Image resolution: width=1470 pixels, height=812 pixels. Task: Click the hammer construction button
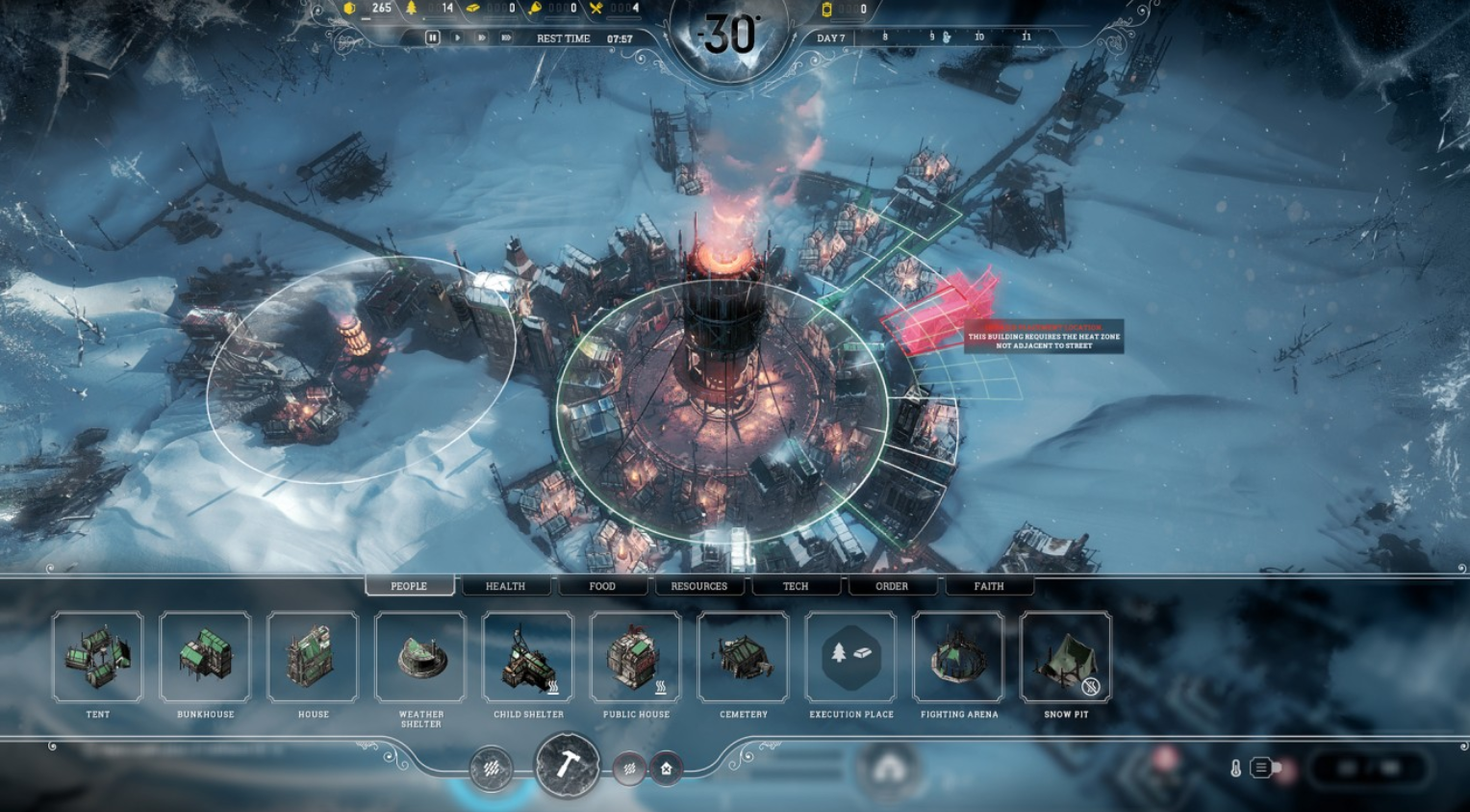[x=567, y=766]
